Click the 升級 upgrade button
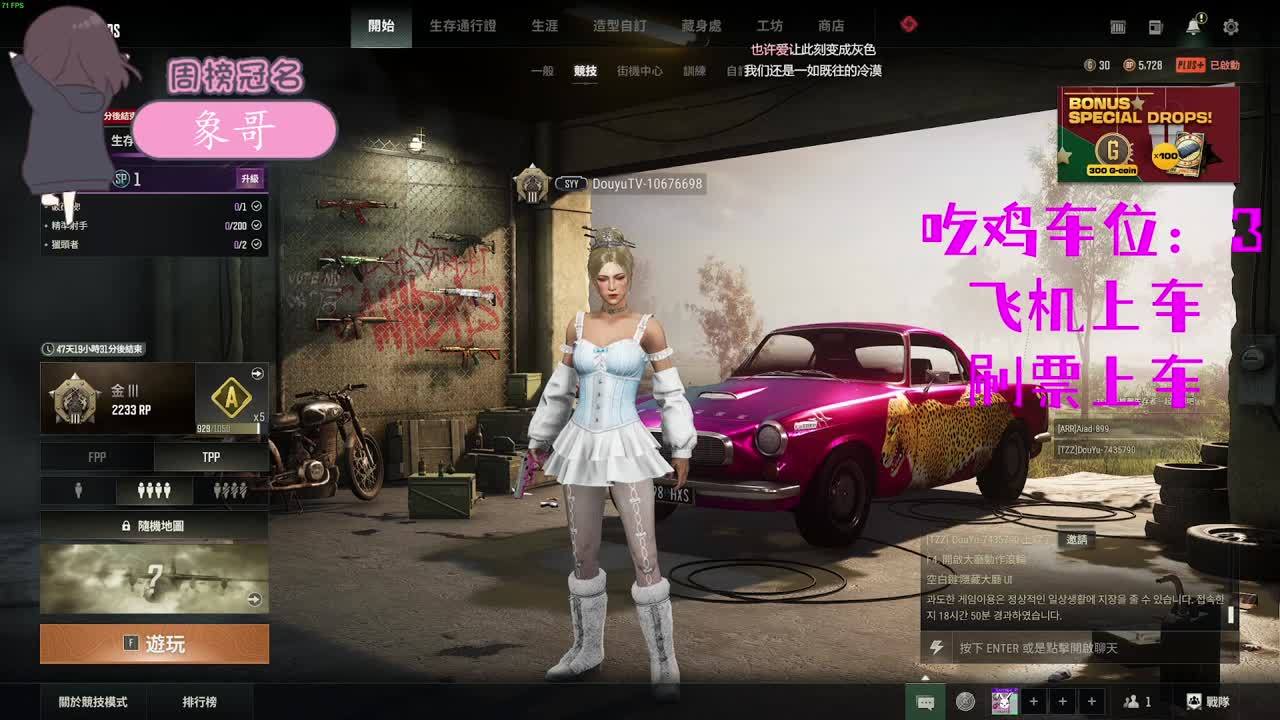The width and height of the screenshot is (1280, 720). point(249,179)
